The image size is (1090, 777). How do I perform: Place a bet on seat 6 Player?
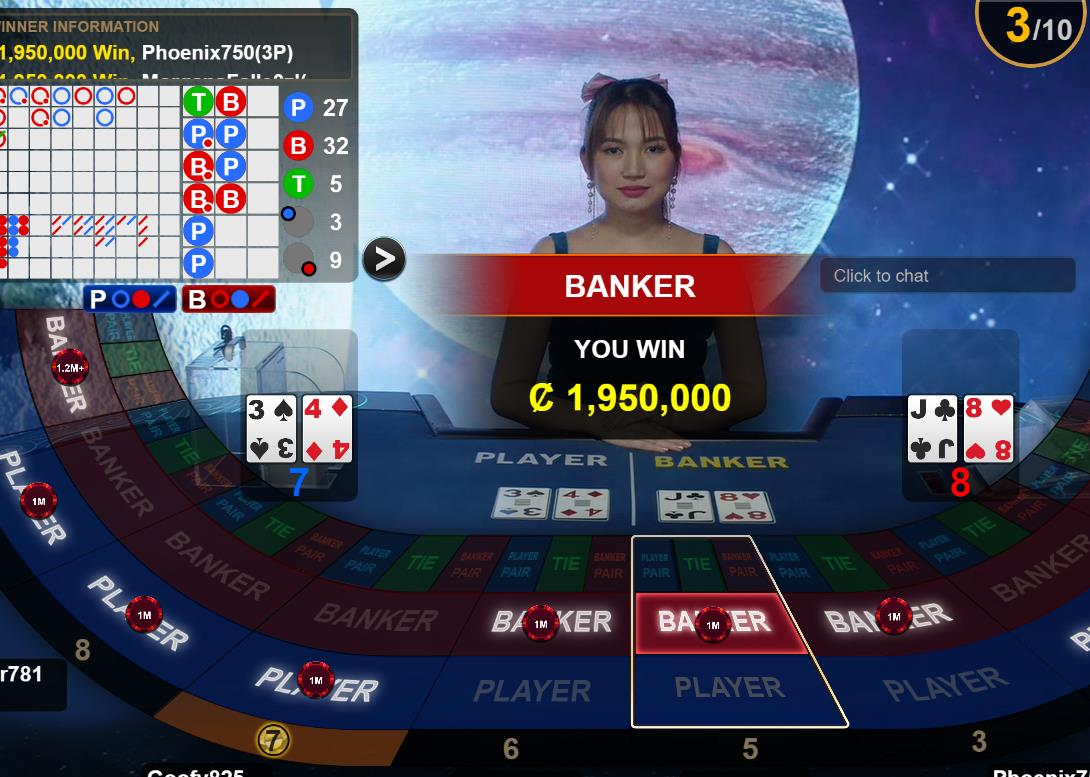[532, 690]
